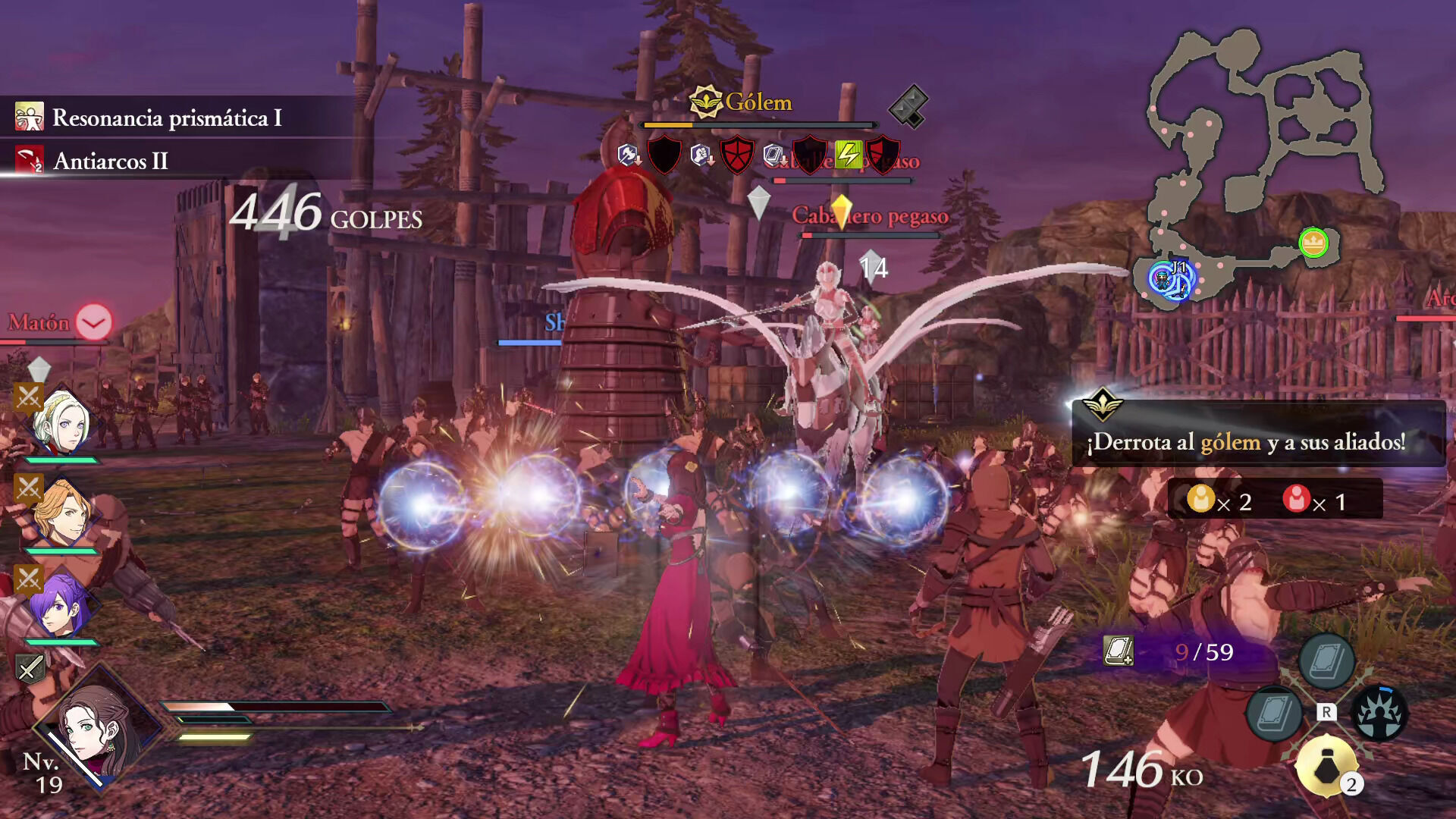Switch to the purple-haired ally portrait
The image size is (1456, 819).
coord(62,605)
